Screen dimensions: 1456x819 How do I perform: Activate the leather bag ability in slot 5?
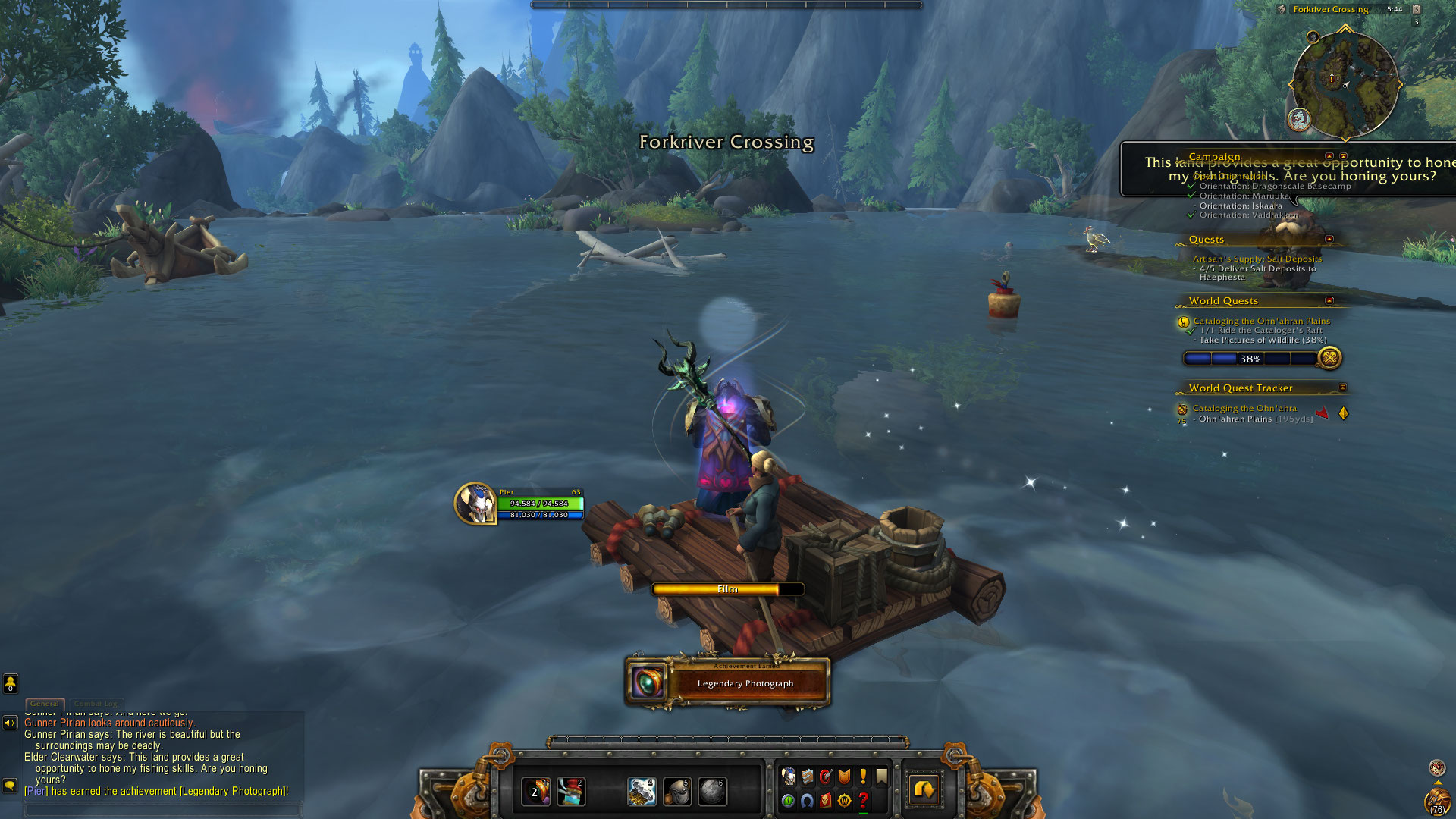(677, 792)
